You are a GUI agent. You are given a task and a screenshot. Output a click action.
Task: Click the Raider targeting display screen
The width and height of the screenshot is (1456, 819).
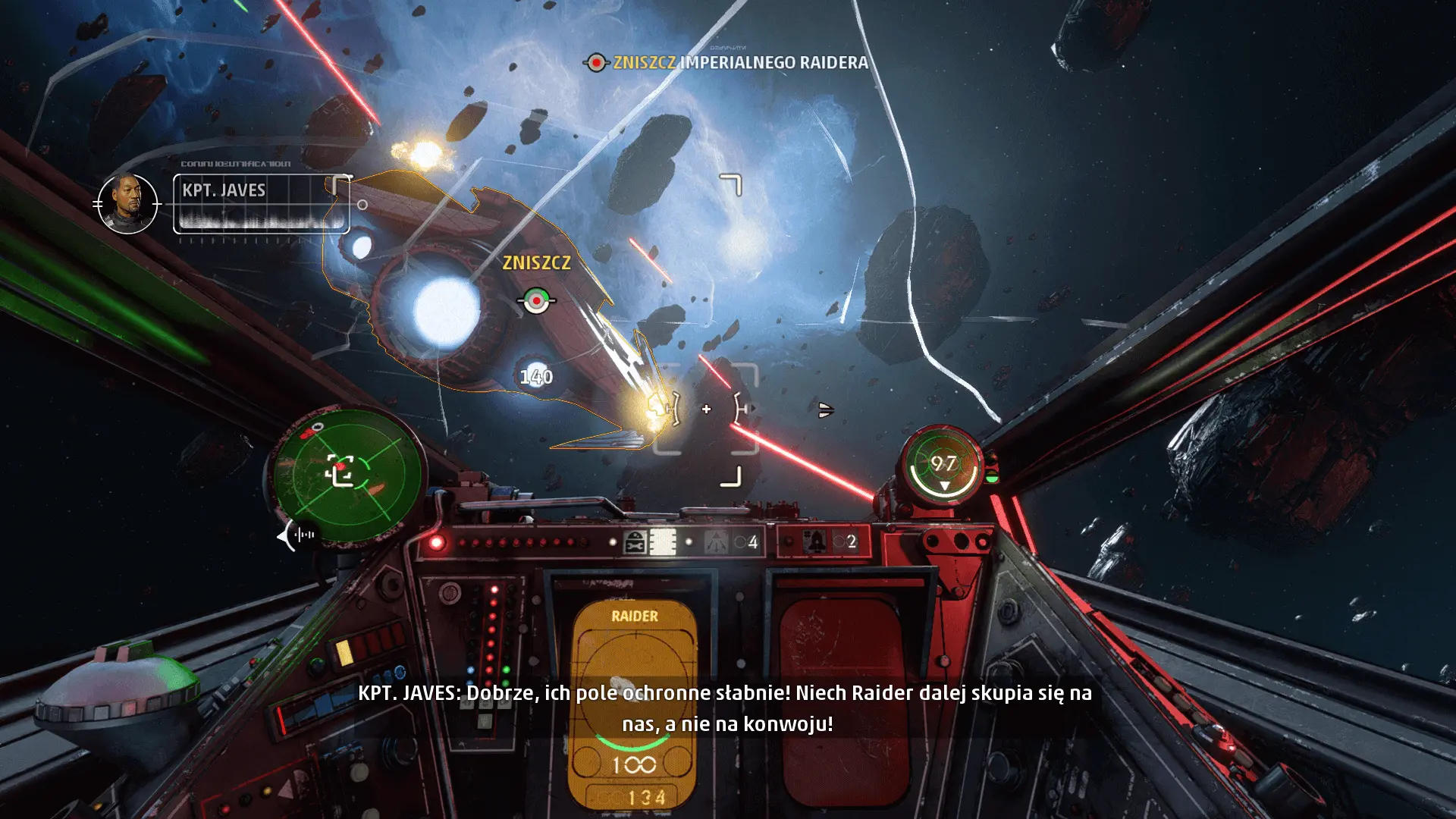pos(634,701)
